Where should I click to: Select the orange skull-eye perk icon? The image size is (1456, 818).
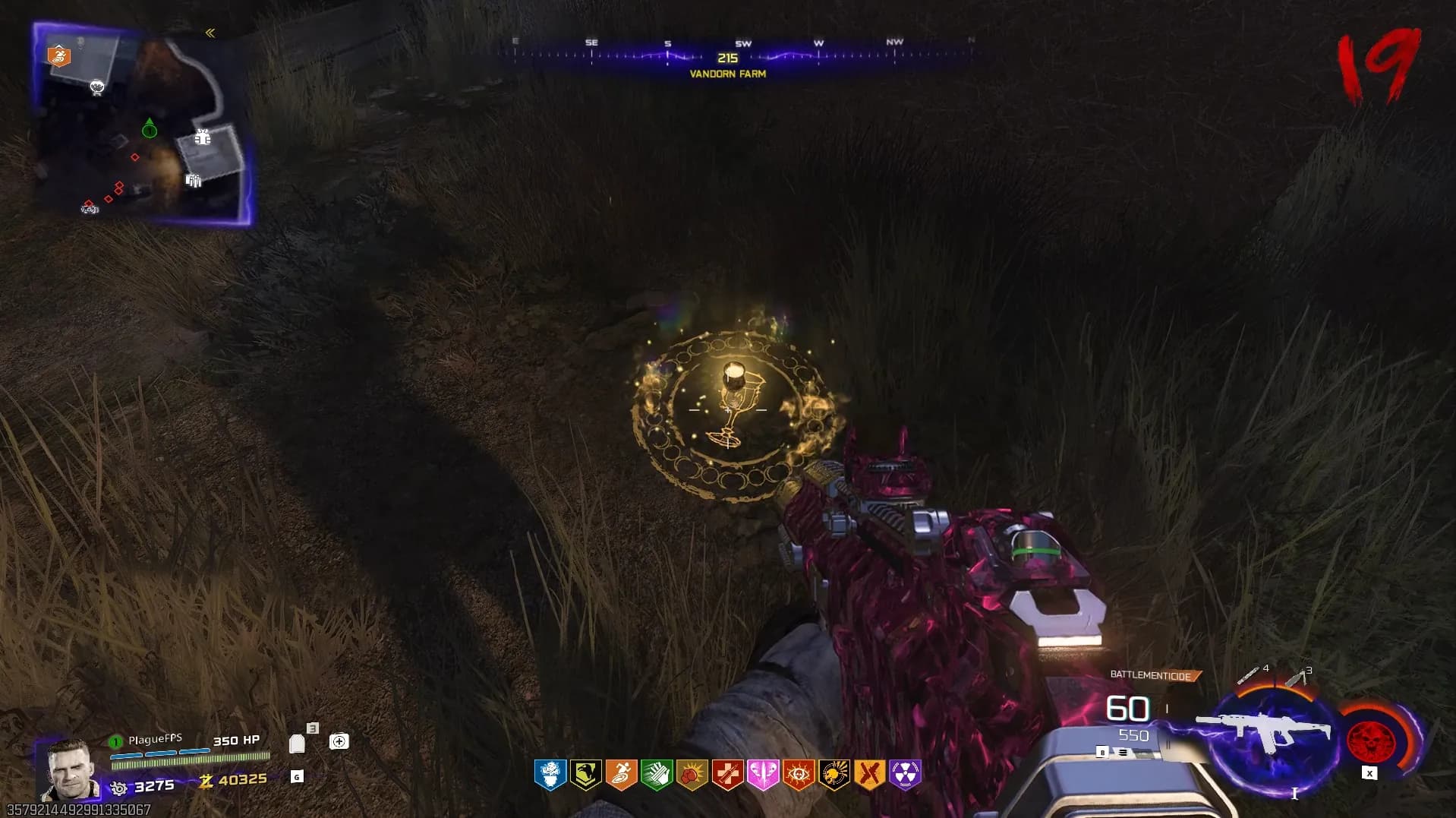pyautogui.click(x=799, y=775)
